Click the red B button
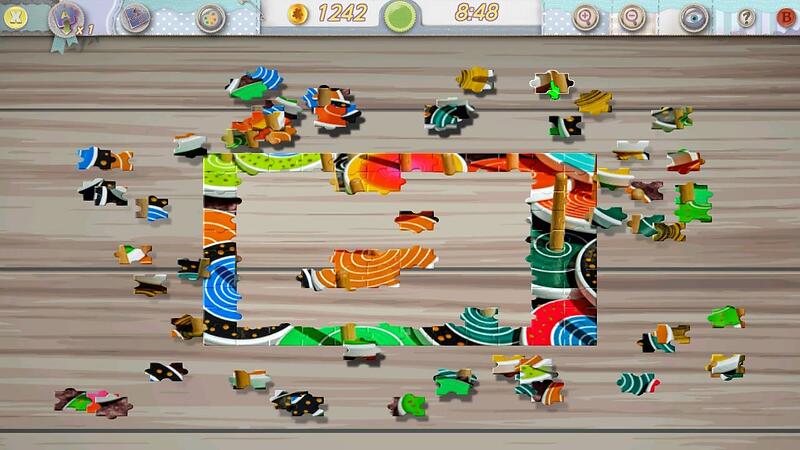Image resolution: width=800 pixels, height=450 pixels. coord(783,16)
